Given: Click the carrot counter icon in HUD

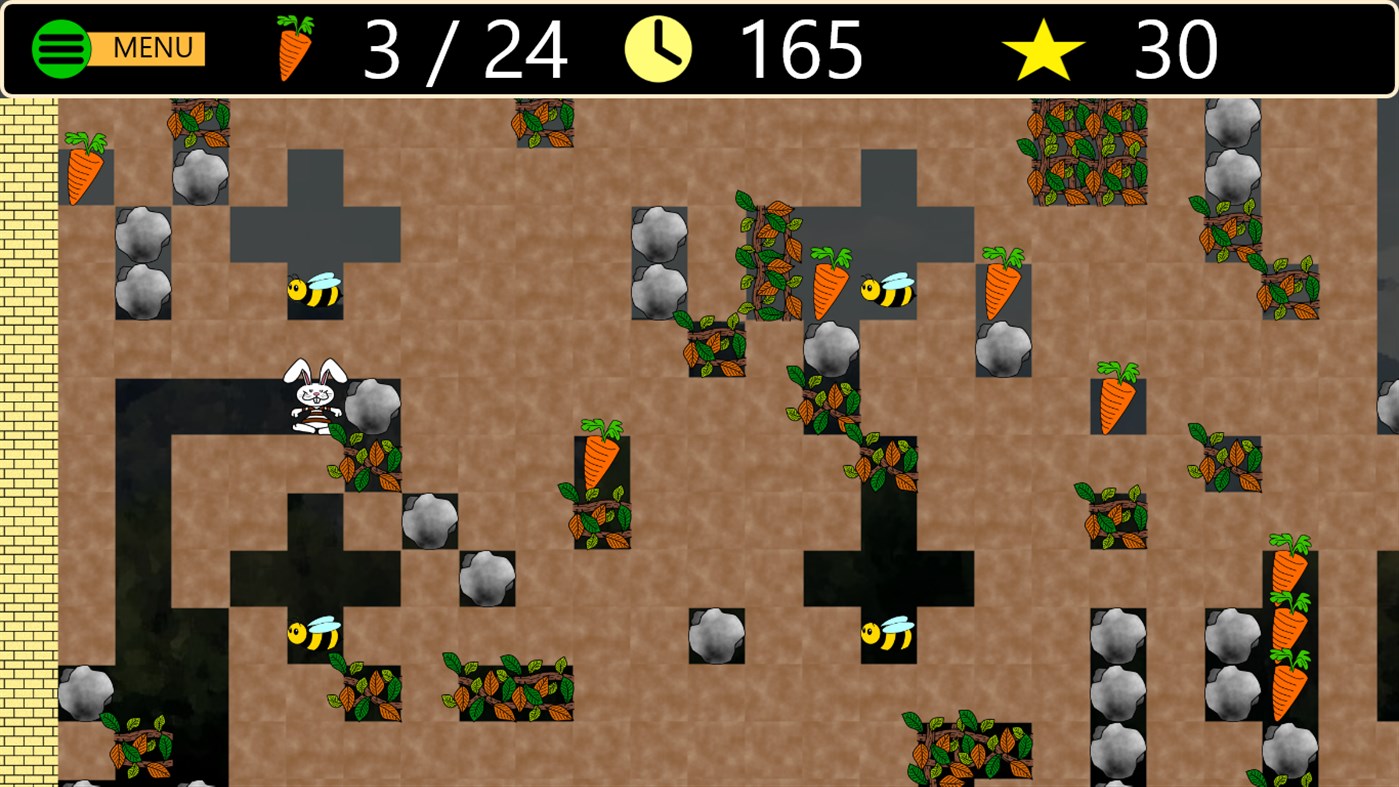Looking at the screenshot, I should [x=295, y=46].
